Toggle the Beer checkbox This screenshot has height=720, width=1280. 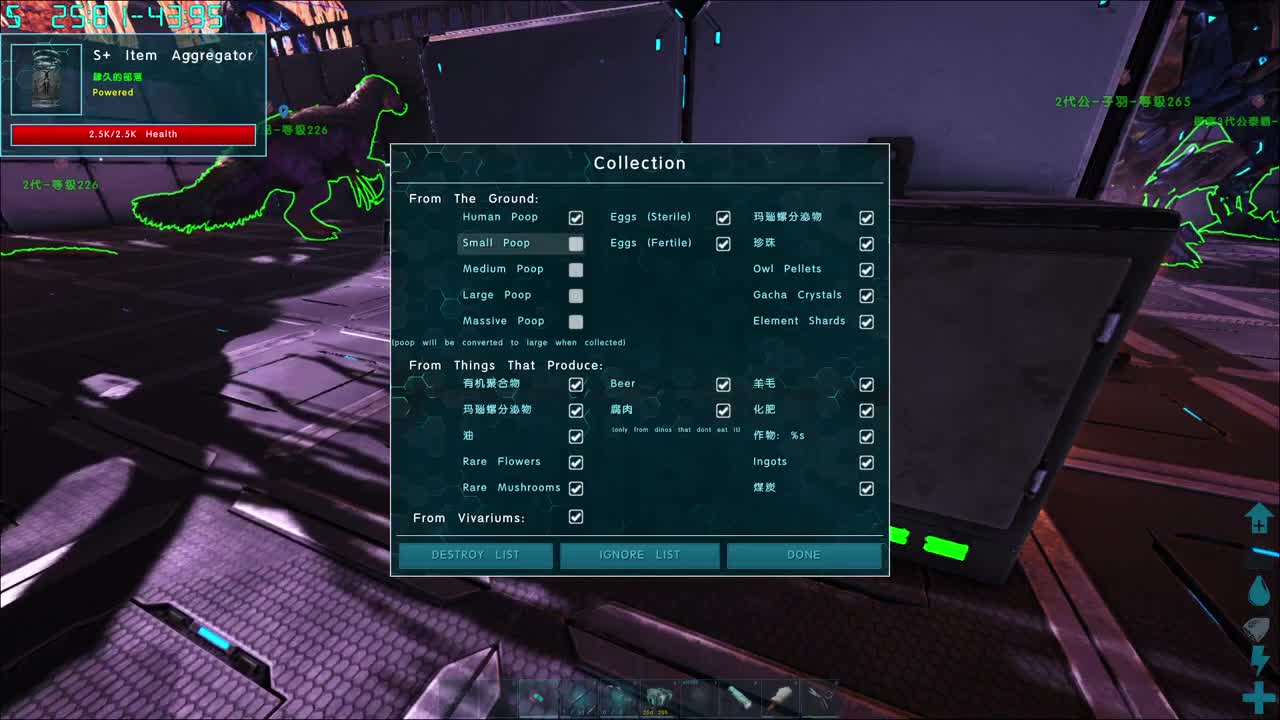click(723, 385)
